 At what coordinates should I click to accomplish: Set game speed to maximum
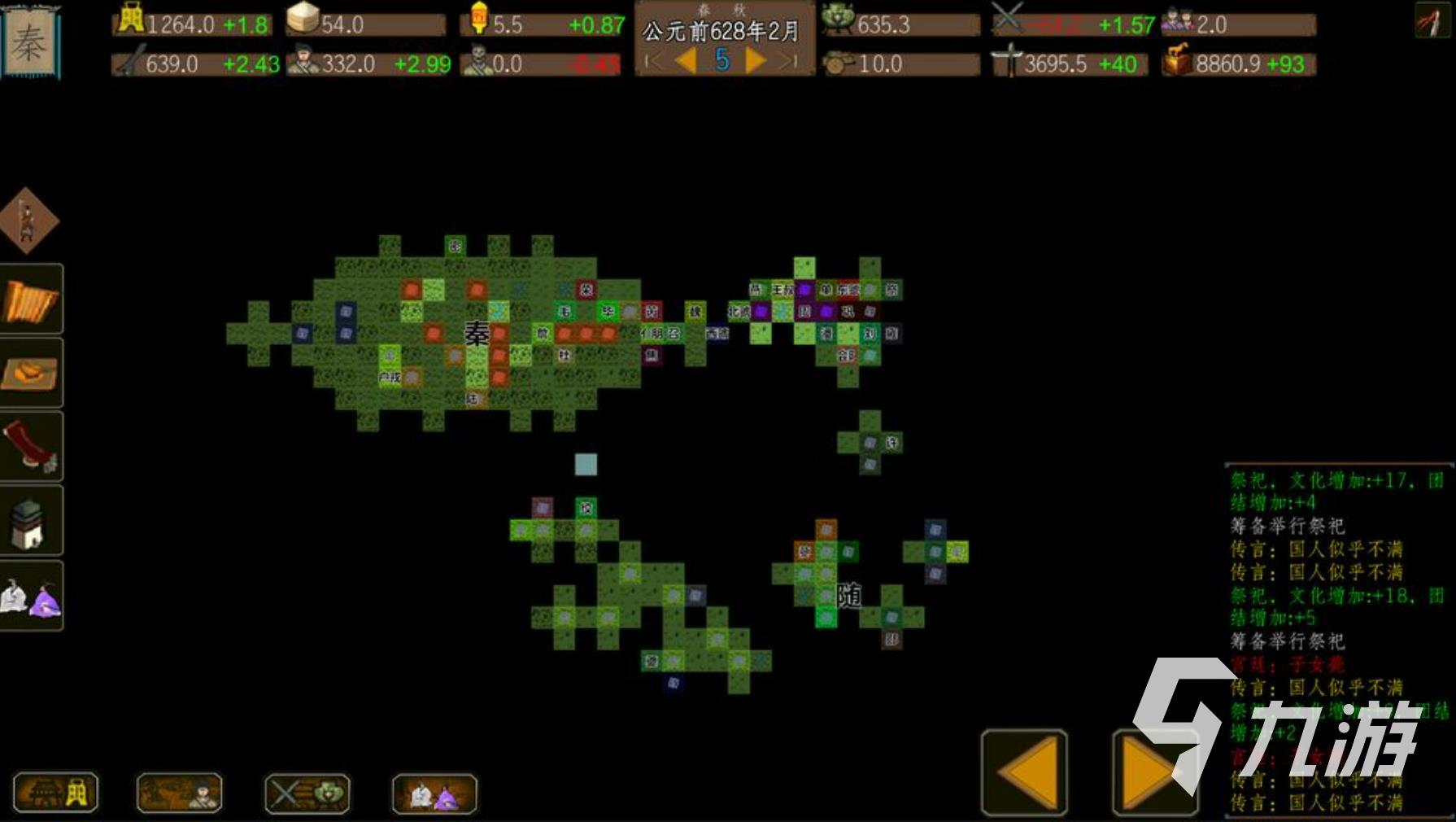(x=788, y=60)
